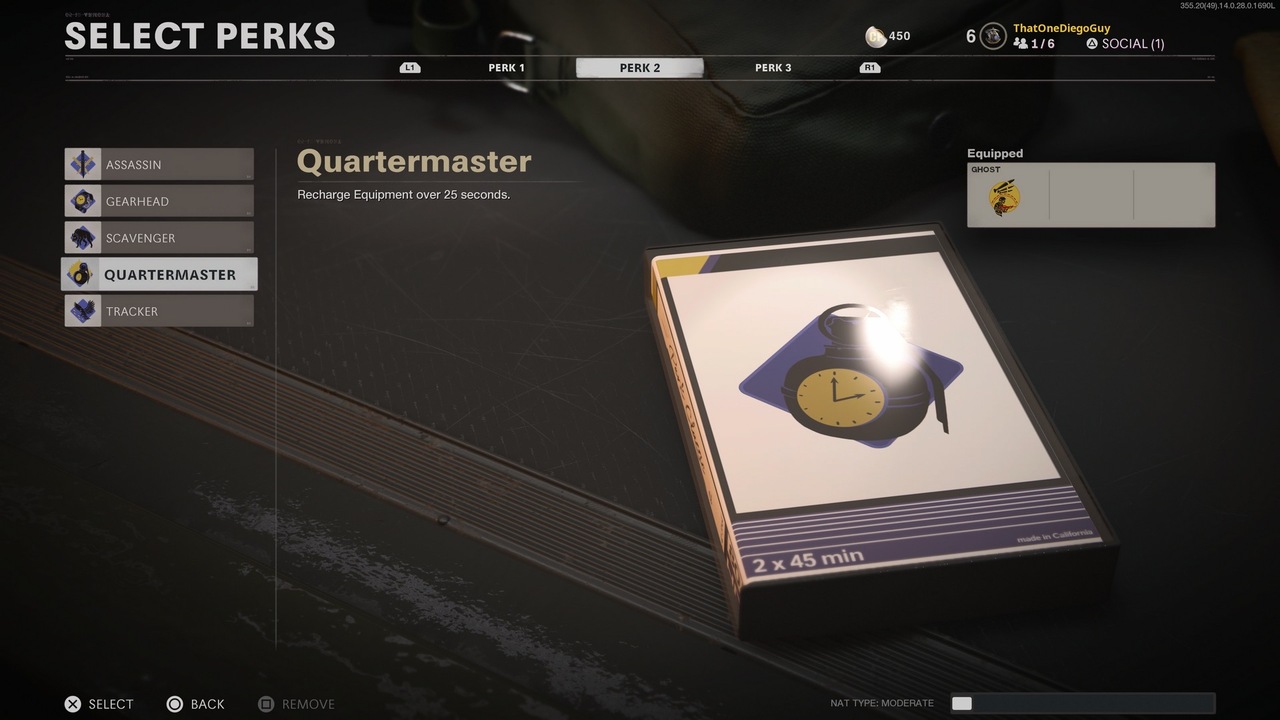Select the Assassin perk icon
Screen dimensions: 1280x720
tap(82, 164)
